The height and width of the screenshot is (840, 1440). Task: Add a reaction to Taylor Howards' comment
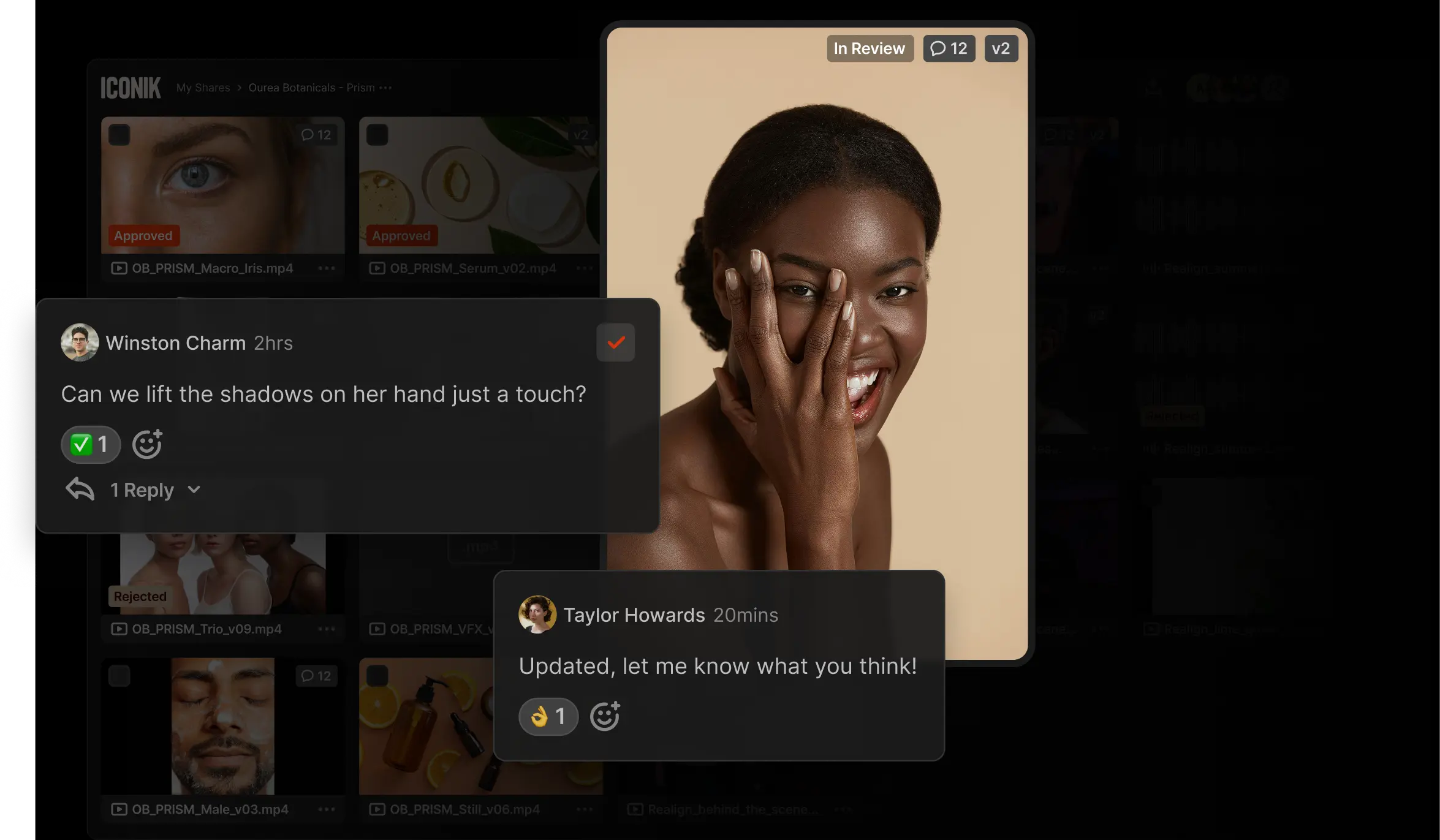coord(605,716)
